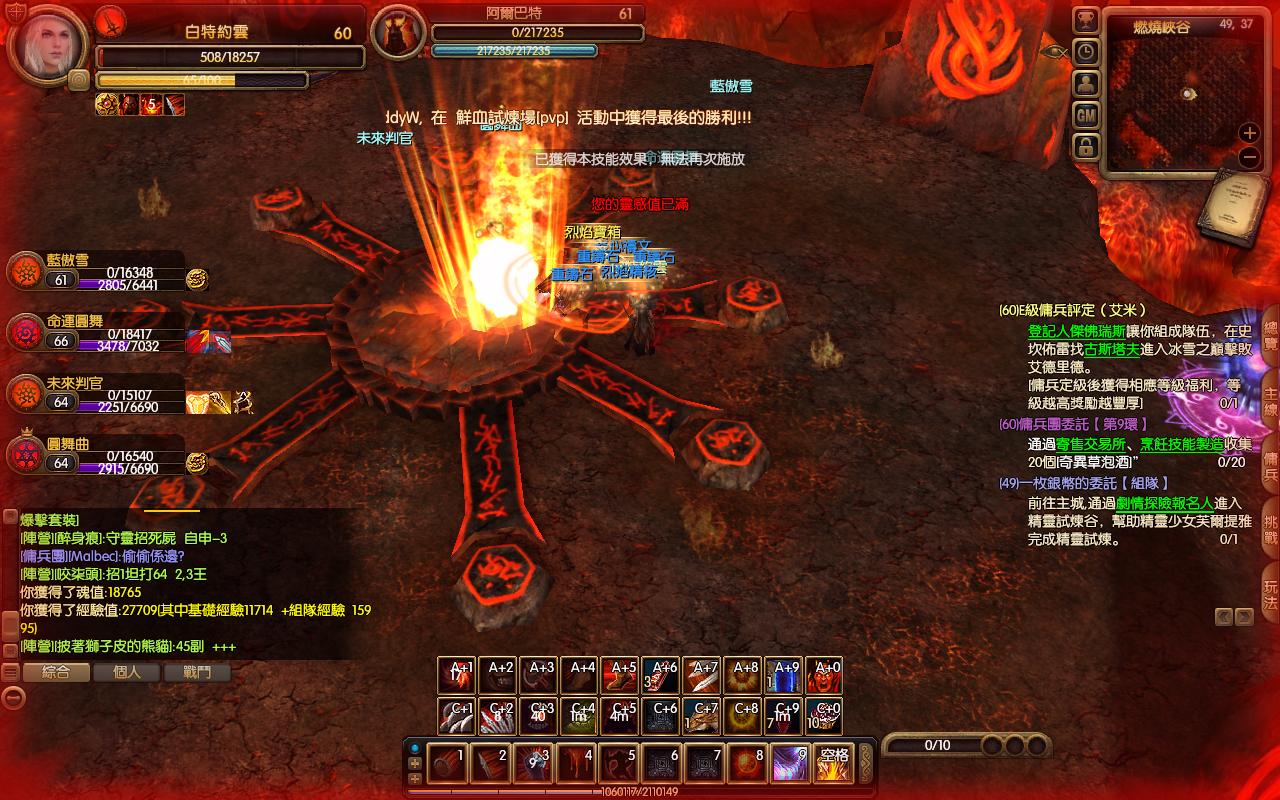Use the purple wing skill in slot 9
Viewport: 1280px width, 800px height.
(x=790, y=763)
